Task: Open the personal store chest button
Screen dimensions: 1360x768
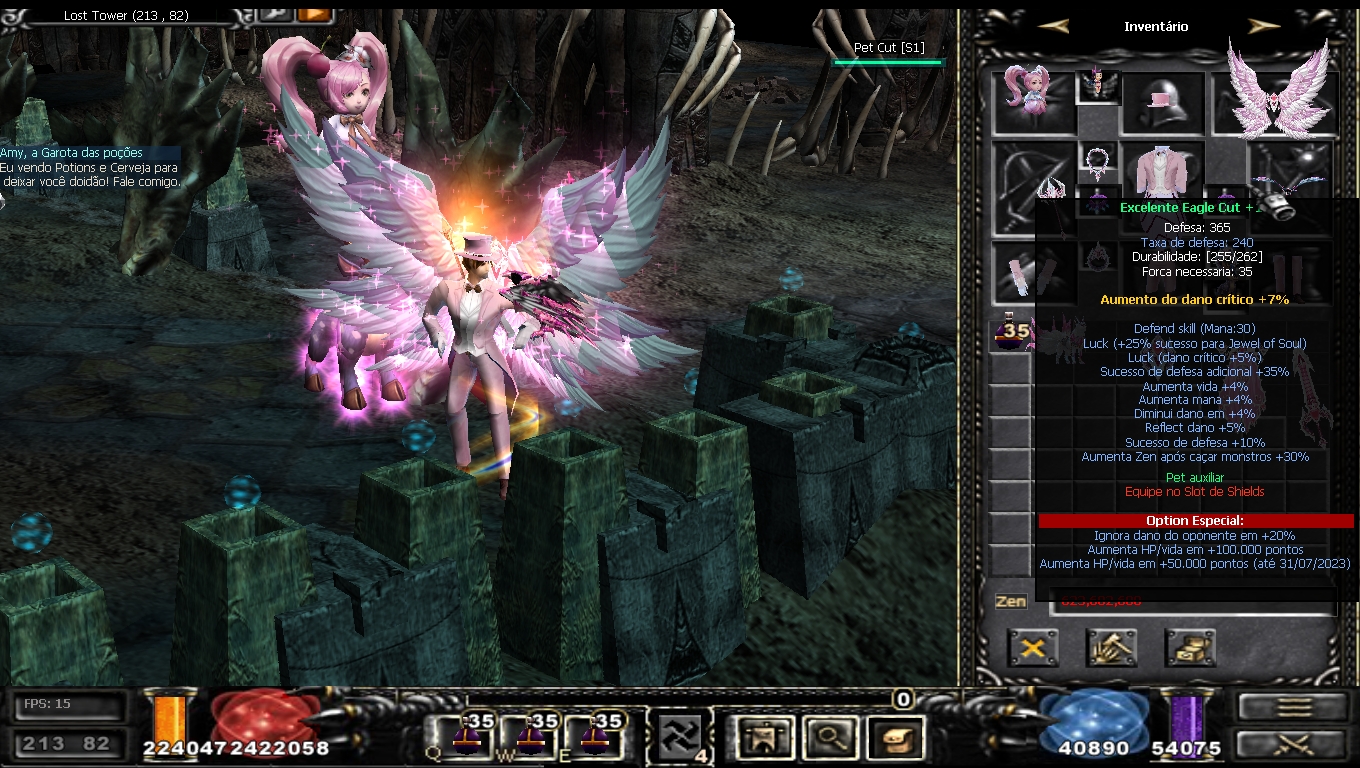Action: [1190, 648]
